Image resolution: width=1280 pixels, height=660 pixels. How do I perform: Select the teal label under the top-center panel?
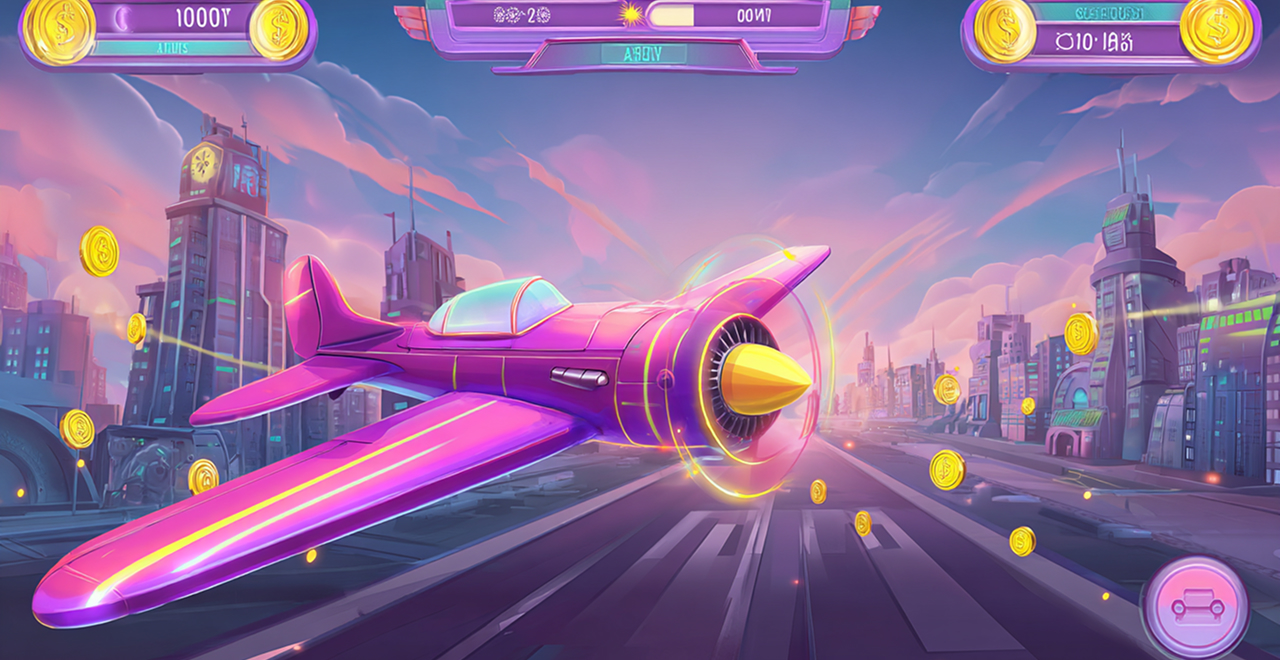643,54
